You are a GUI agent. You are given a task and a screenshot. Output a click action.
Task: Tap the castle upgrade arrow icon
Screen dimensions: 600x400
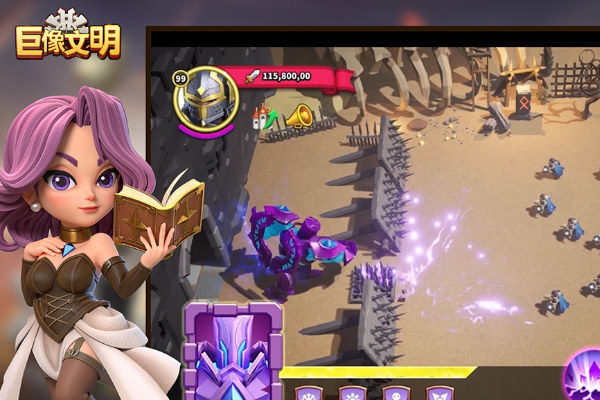[x=266, y=117]
